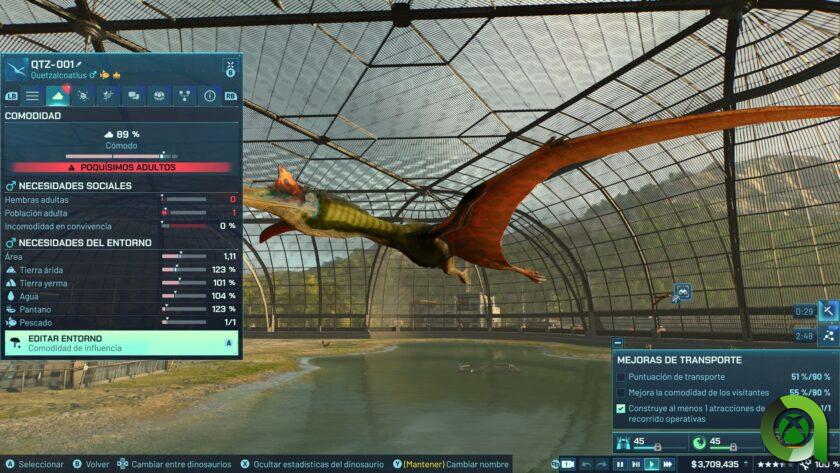Open the branching tree diagram tab
The image size is (840, 473).
point(184,96)
